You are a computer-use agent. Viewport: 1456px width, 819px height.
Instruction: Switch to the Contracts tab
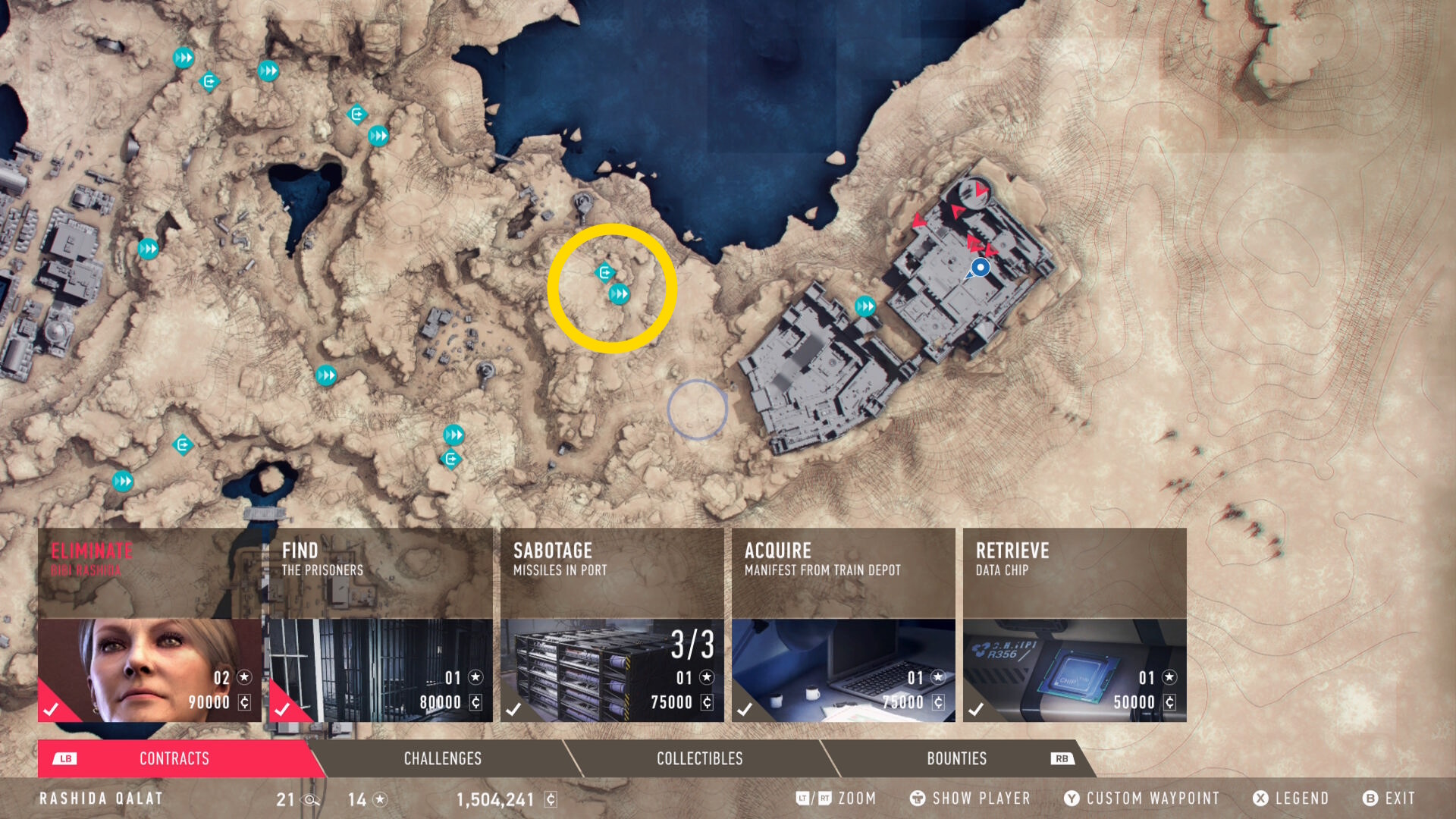(x=174, y=758)
